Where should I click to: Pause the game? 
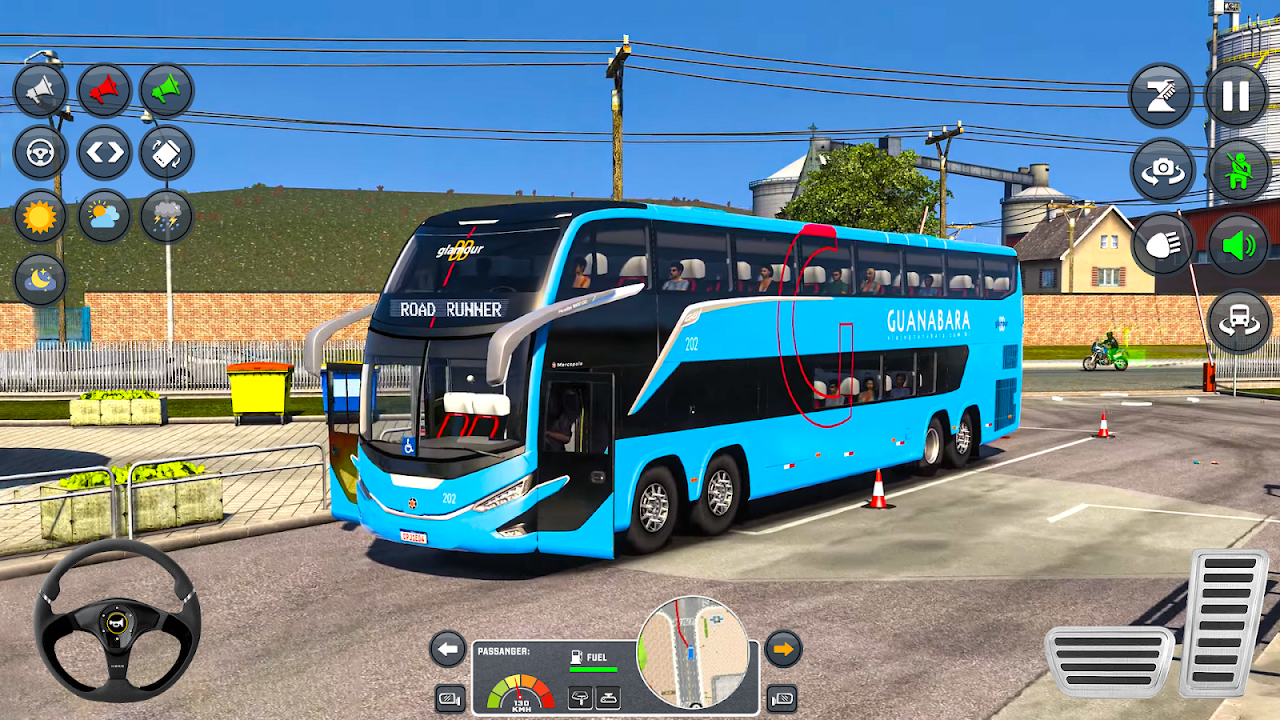coord(1236,96)
